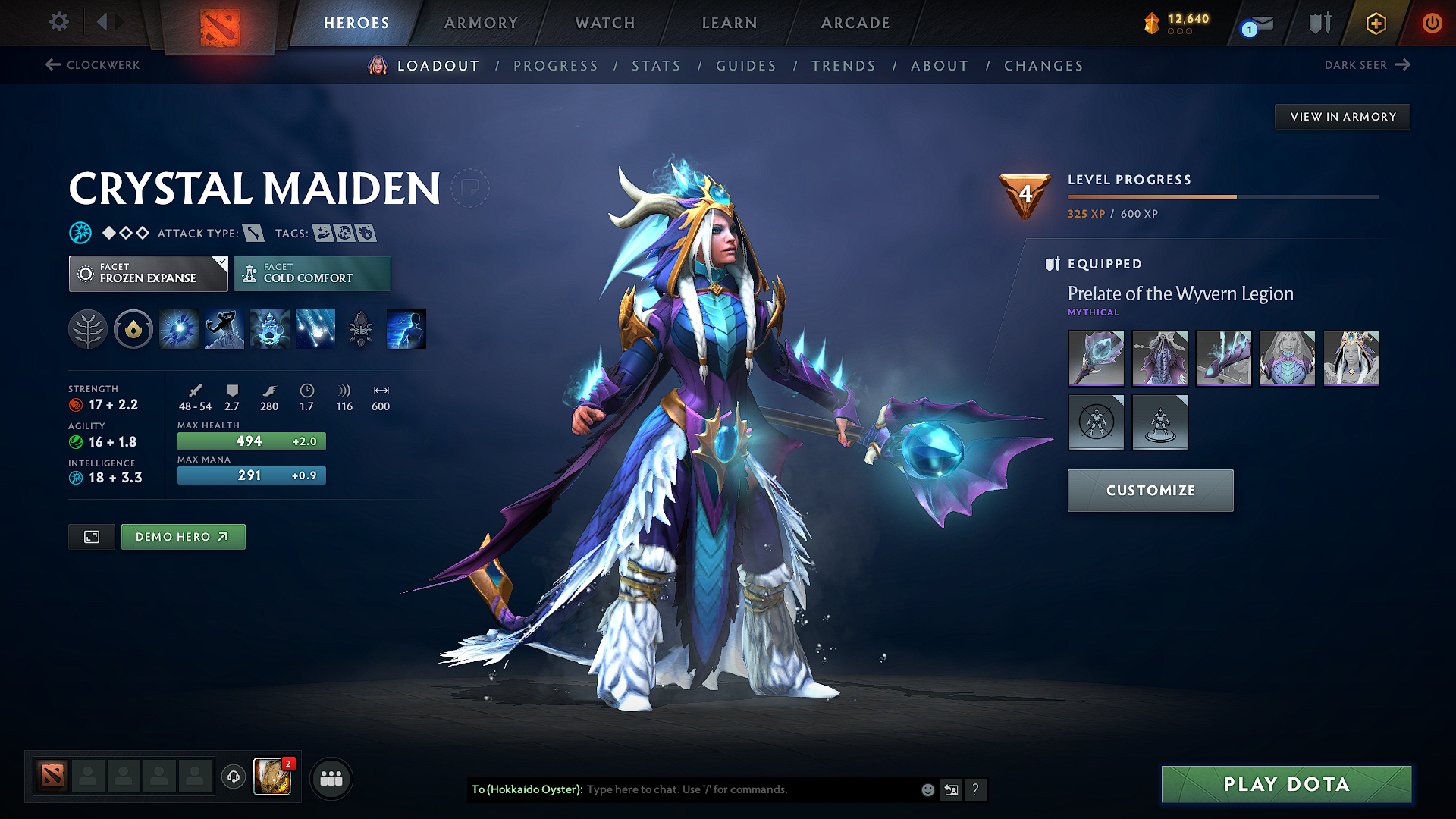Click the Level Progress XP bar
1456x819 pixels.
(1222, 196)
